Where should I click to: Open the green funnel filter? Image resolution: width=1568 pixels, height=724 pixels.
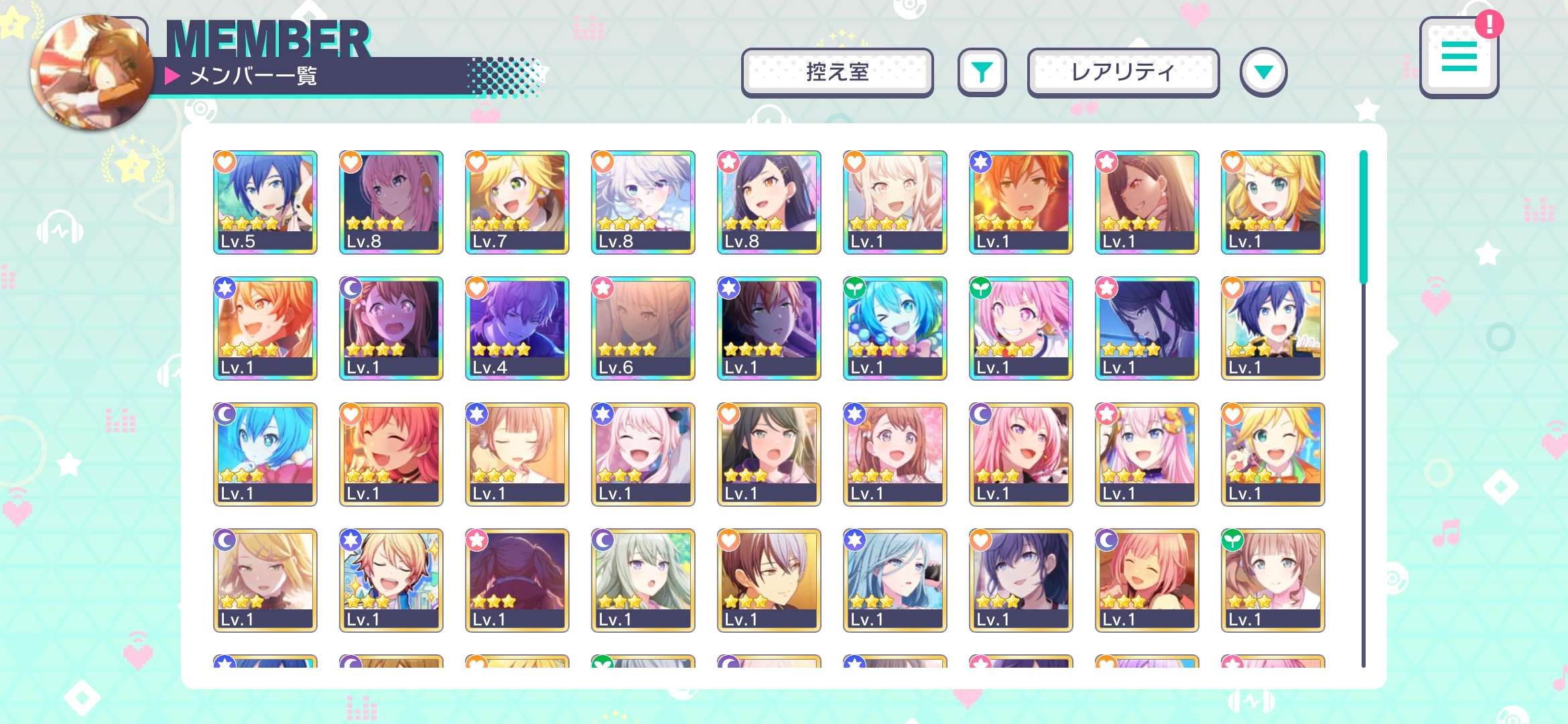point(982,72)
